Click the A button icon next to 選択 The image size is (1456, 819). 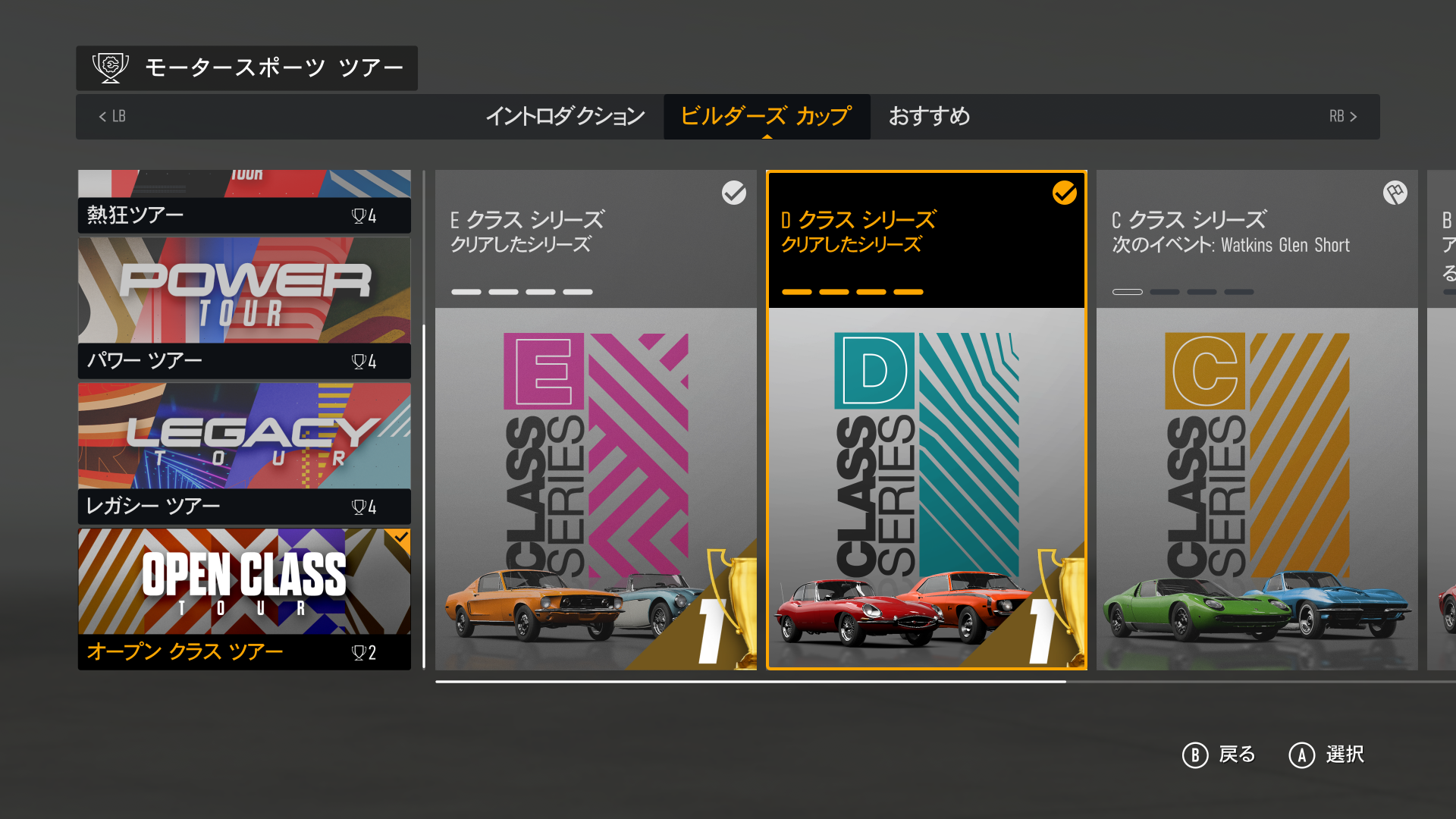[1300, 755]
